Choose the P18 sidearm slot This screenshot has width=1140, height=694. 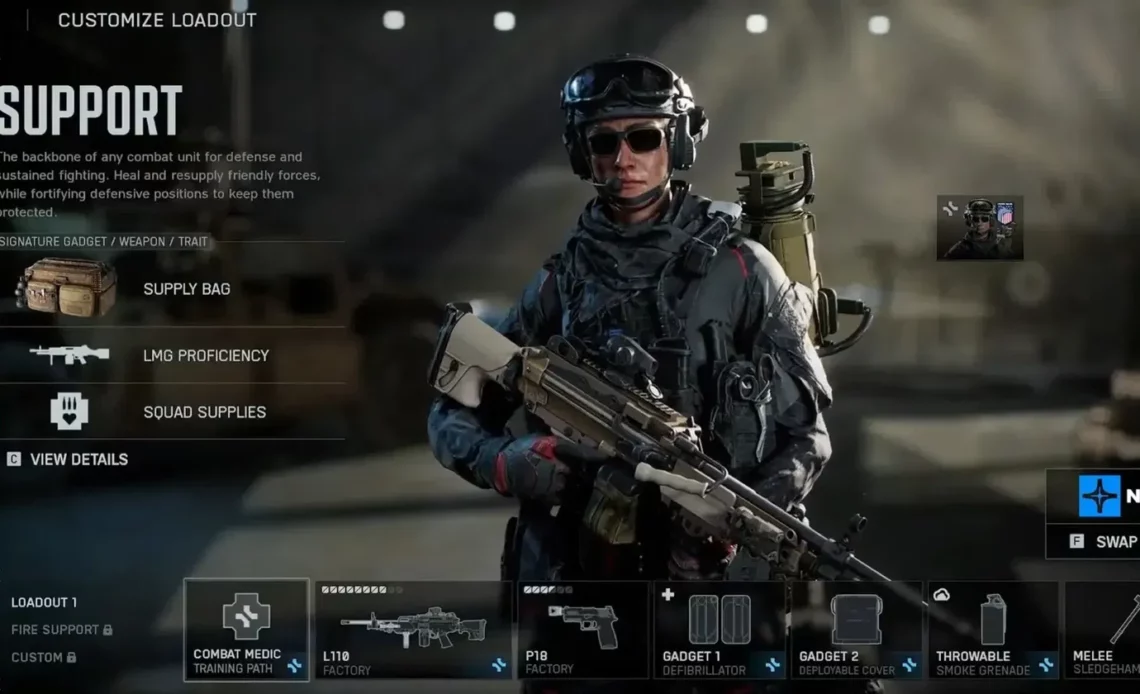(583, 629)
